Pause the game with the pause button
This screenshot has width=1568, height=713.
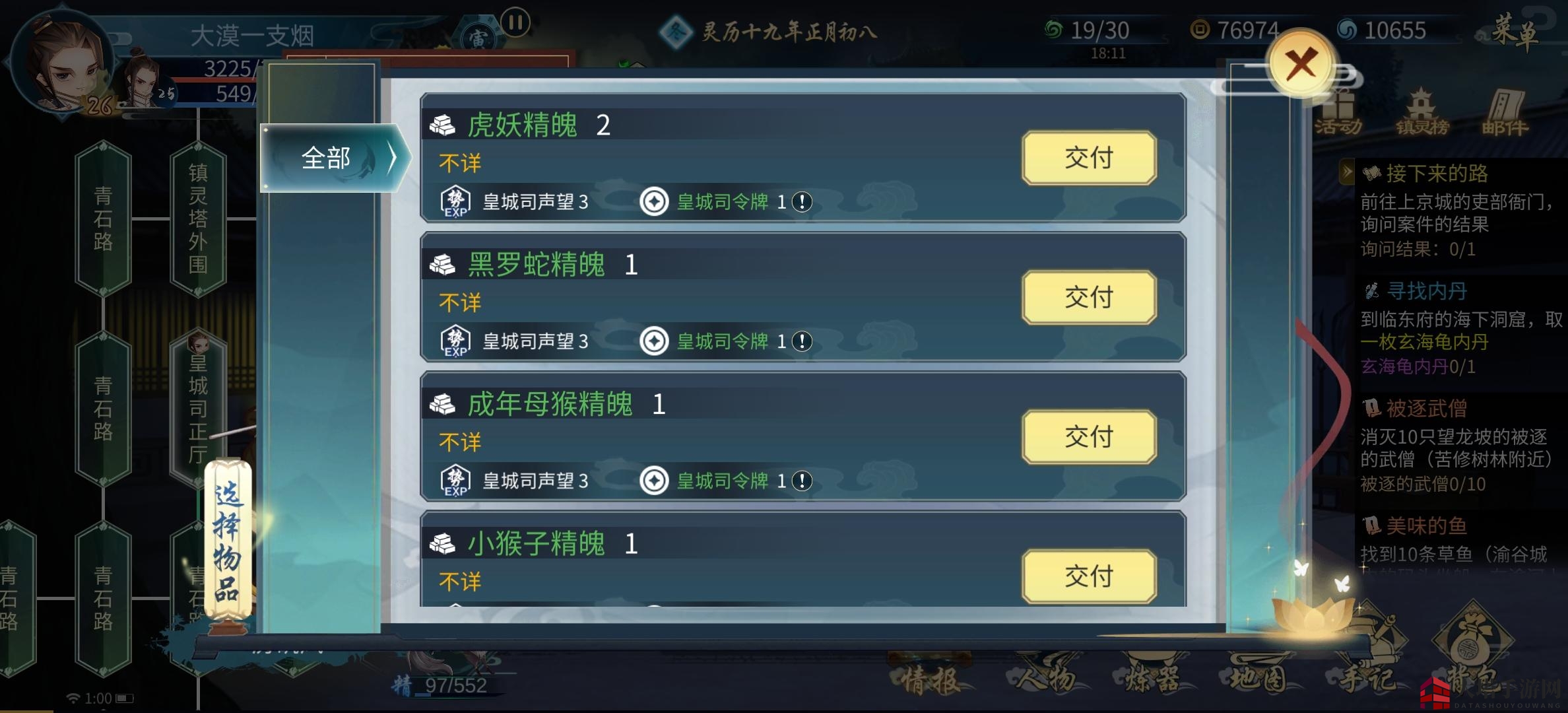[x=516, y=22]
